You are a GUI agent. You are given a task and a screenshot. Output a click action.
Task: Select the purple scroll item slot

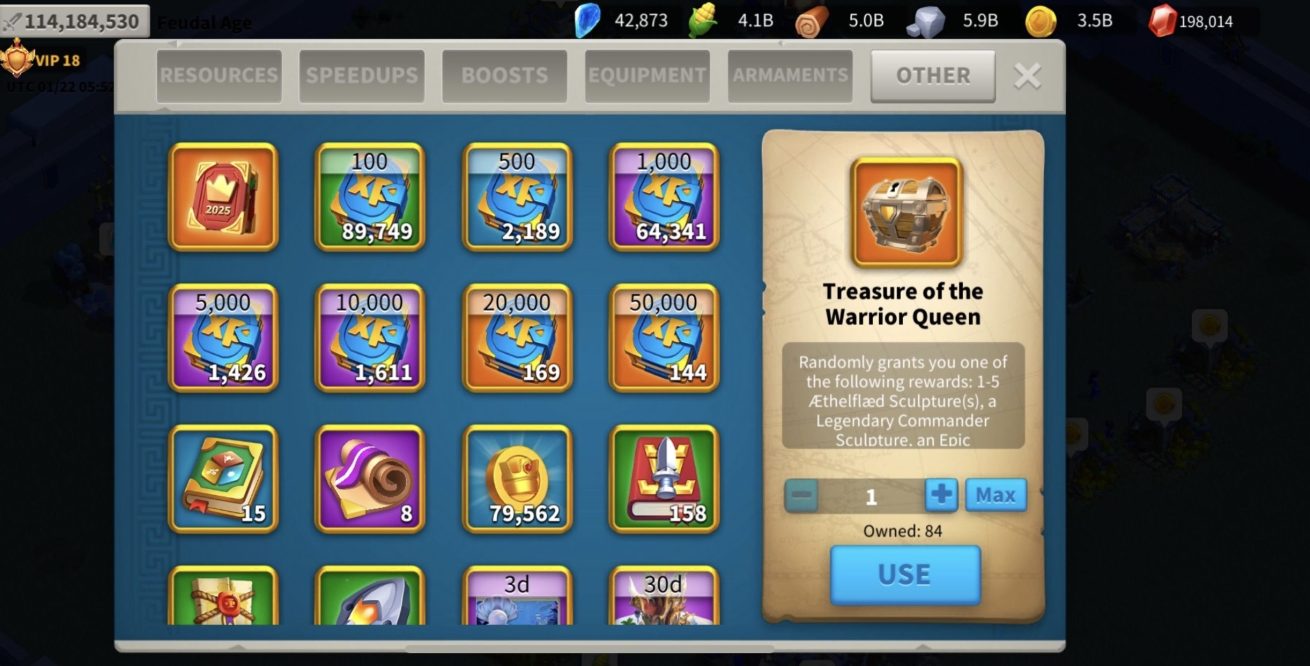coord(370,479)
